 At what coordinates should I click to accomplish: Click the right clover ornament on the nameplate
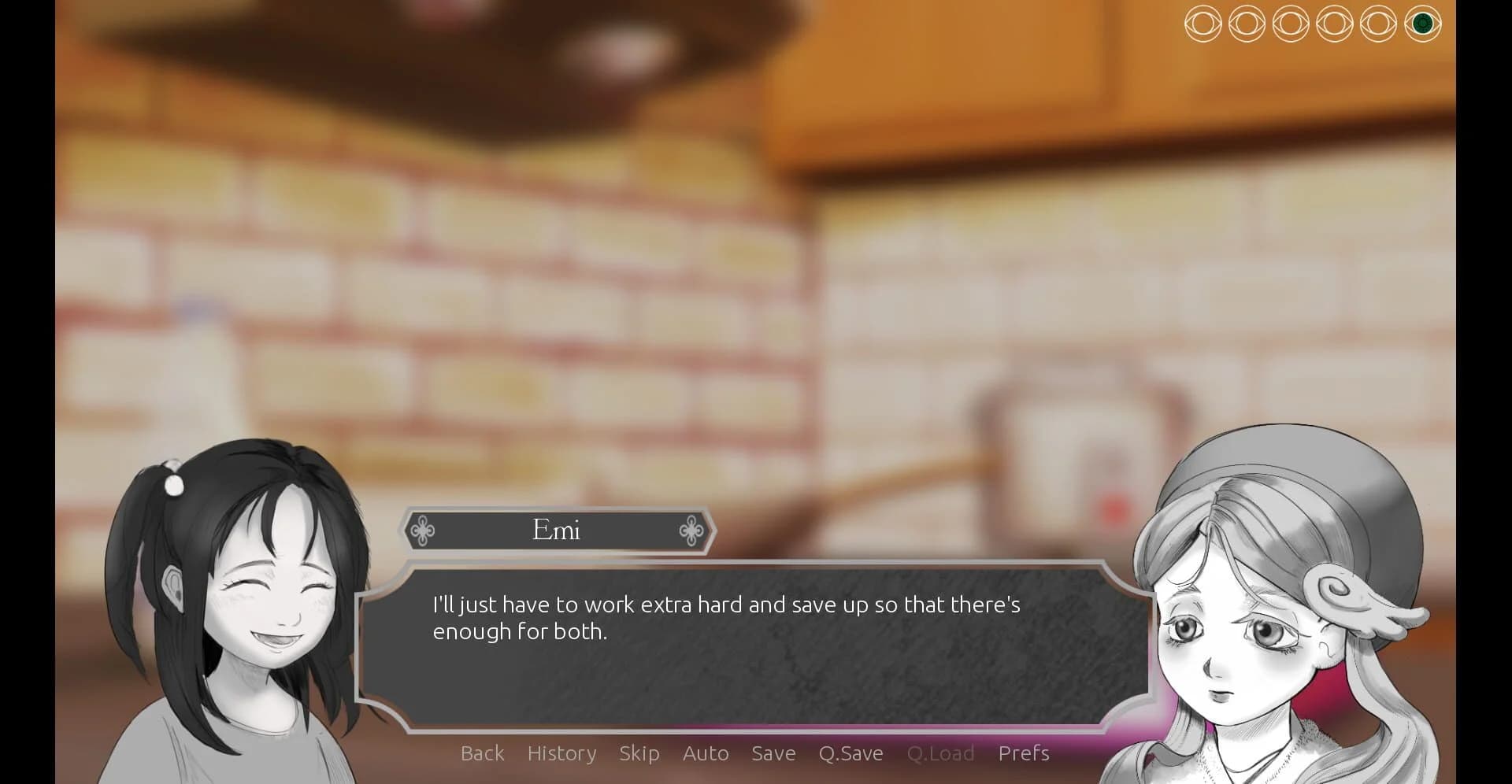pos(691,531)
